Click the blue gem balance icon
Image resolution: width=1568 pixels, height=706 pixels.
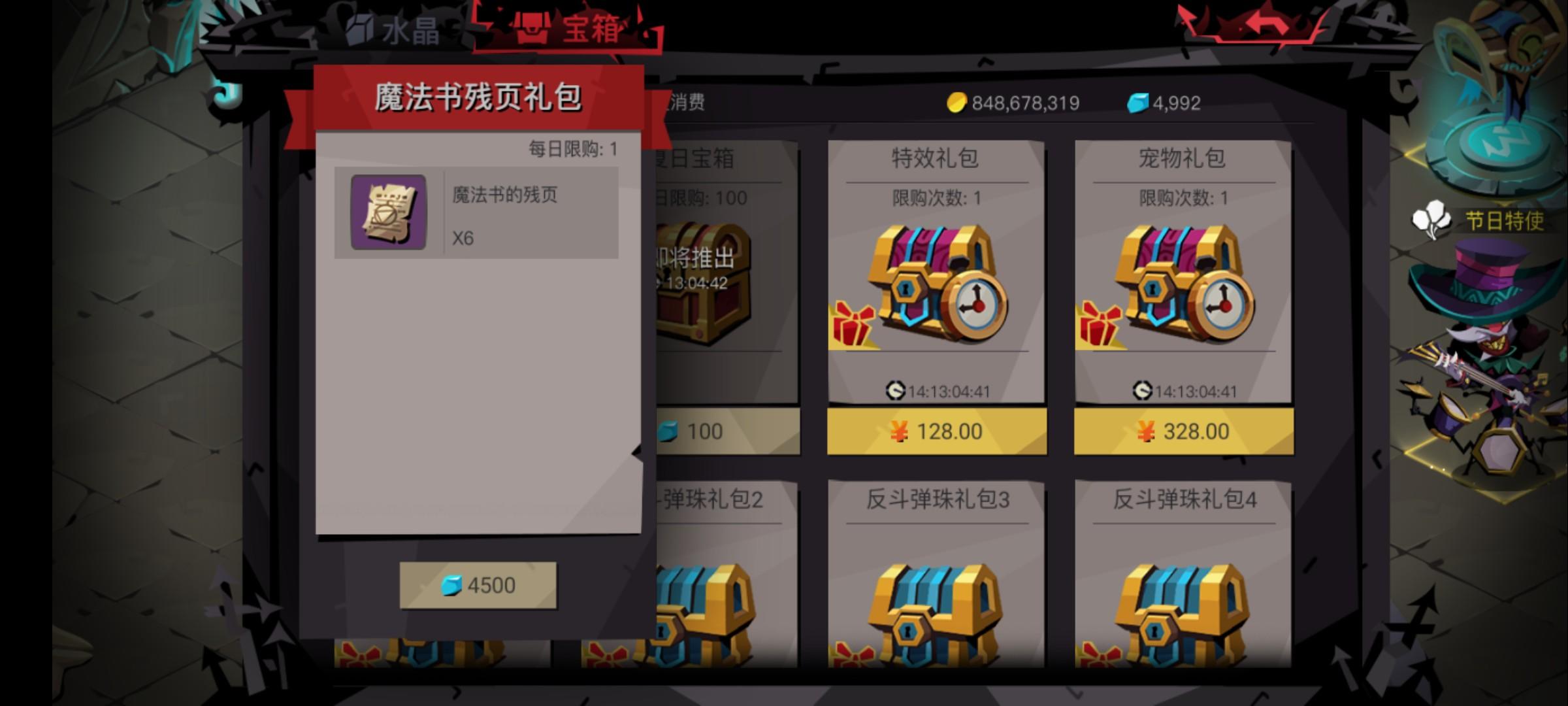click(1139, 102)
